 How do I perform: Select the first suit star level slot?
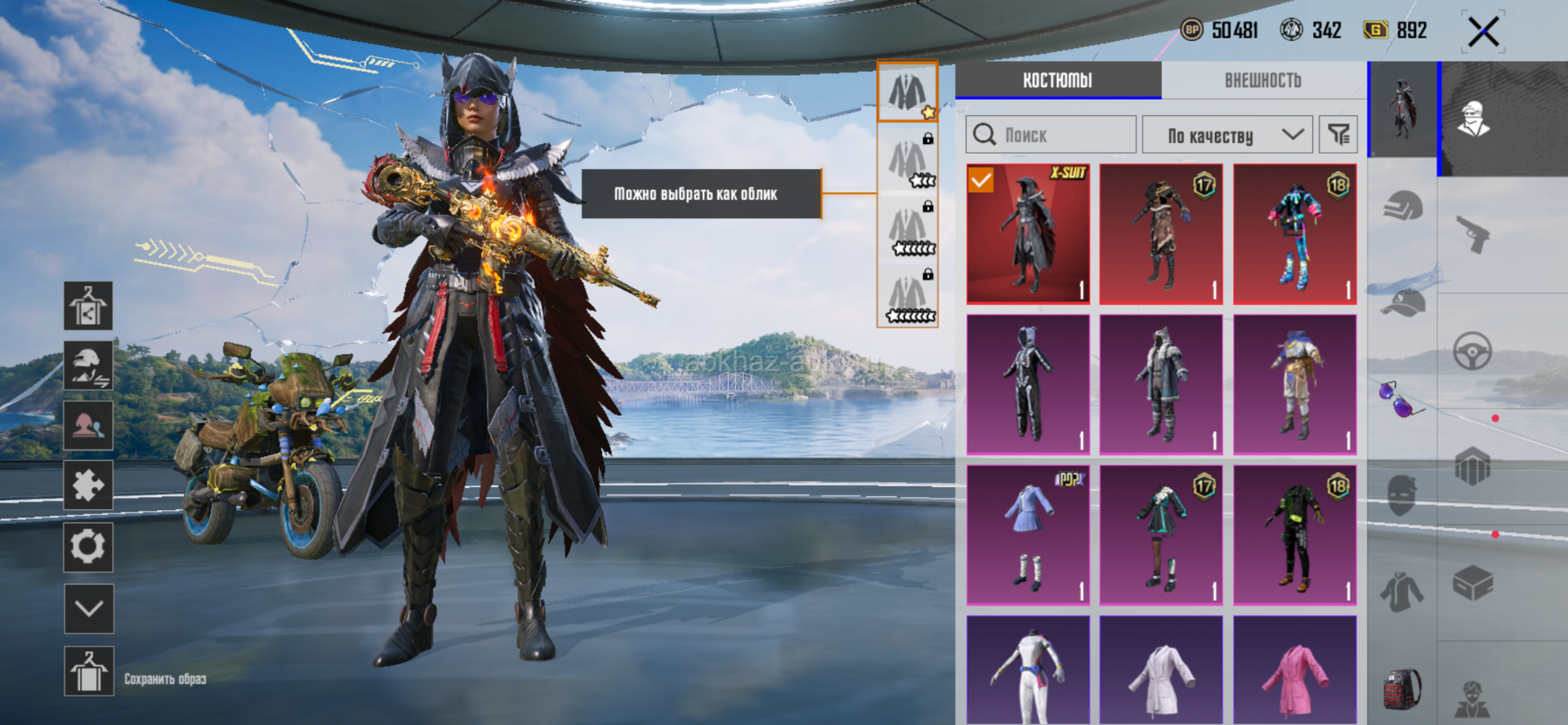pyautogui.click(x=907, y=91)
